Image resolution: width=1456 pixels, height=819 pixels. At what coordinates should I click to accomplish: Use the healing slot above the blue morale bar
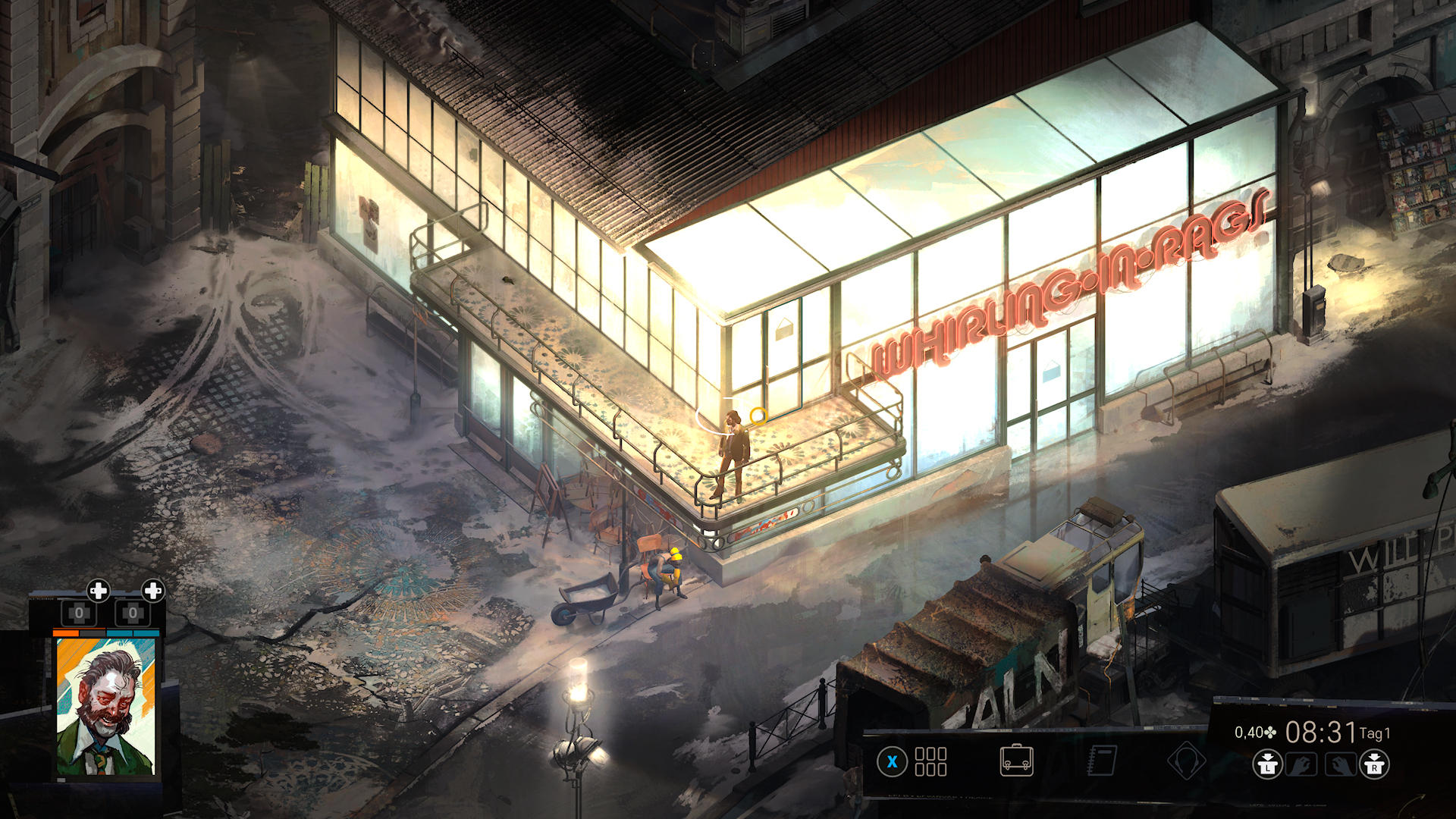tap(133, 613)
